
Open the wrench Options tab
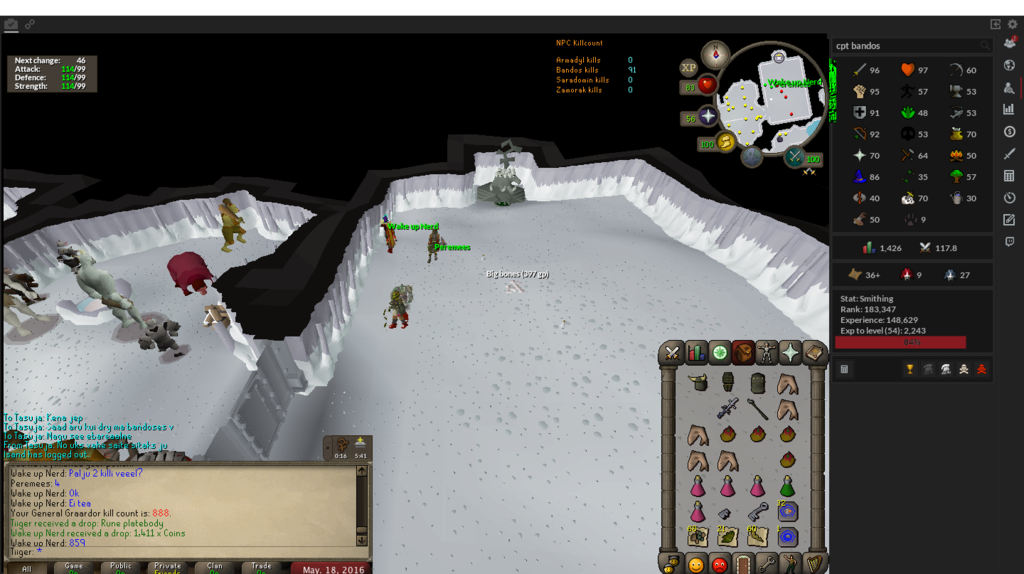(x=767, y=564)
